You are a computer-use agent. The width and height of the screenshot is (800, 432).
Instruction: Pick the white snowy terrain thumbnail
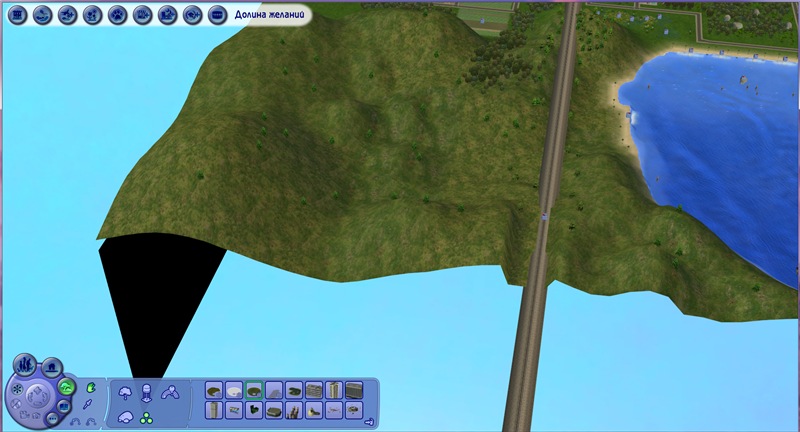pos(234,391)
